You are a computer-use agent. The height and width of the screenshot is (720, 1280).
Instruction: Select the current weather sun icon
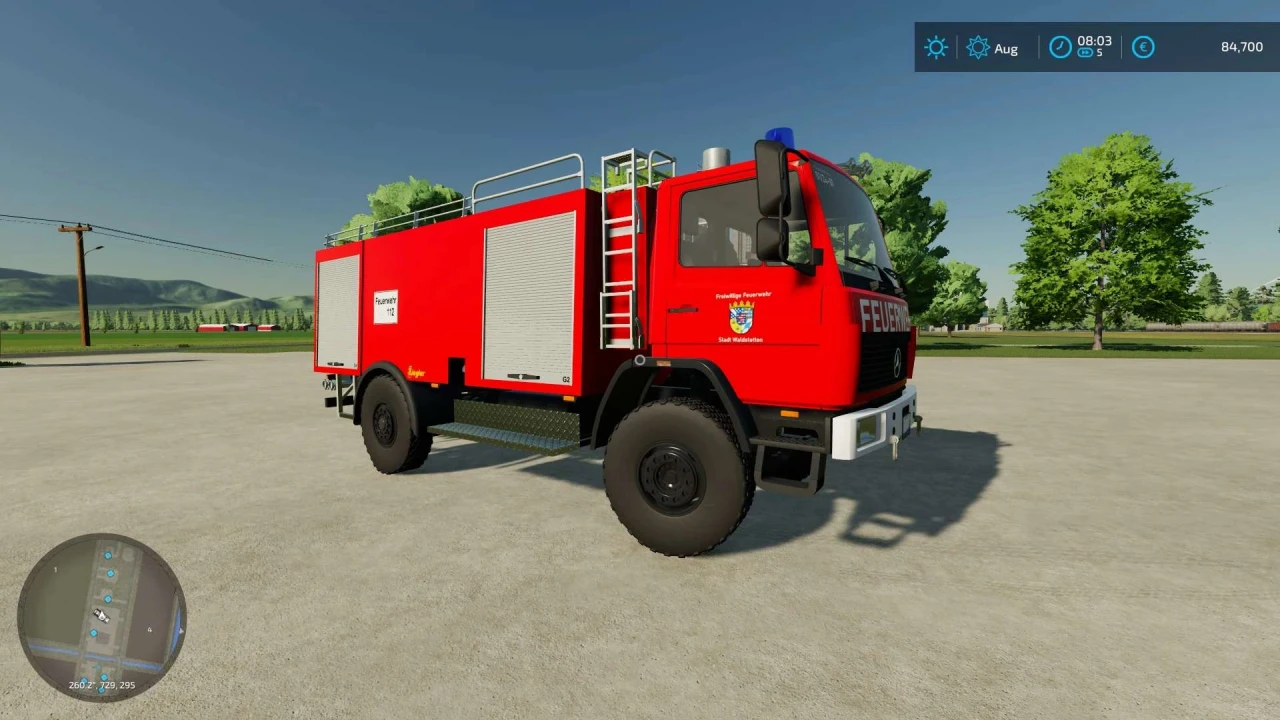(936, 46)
